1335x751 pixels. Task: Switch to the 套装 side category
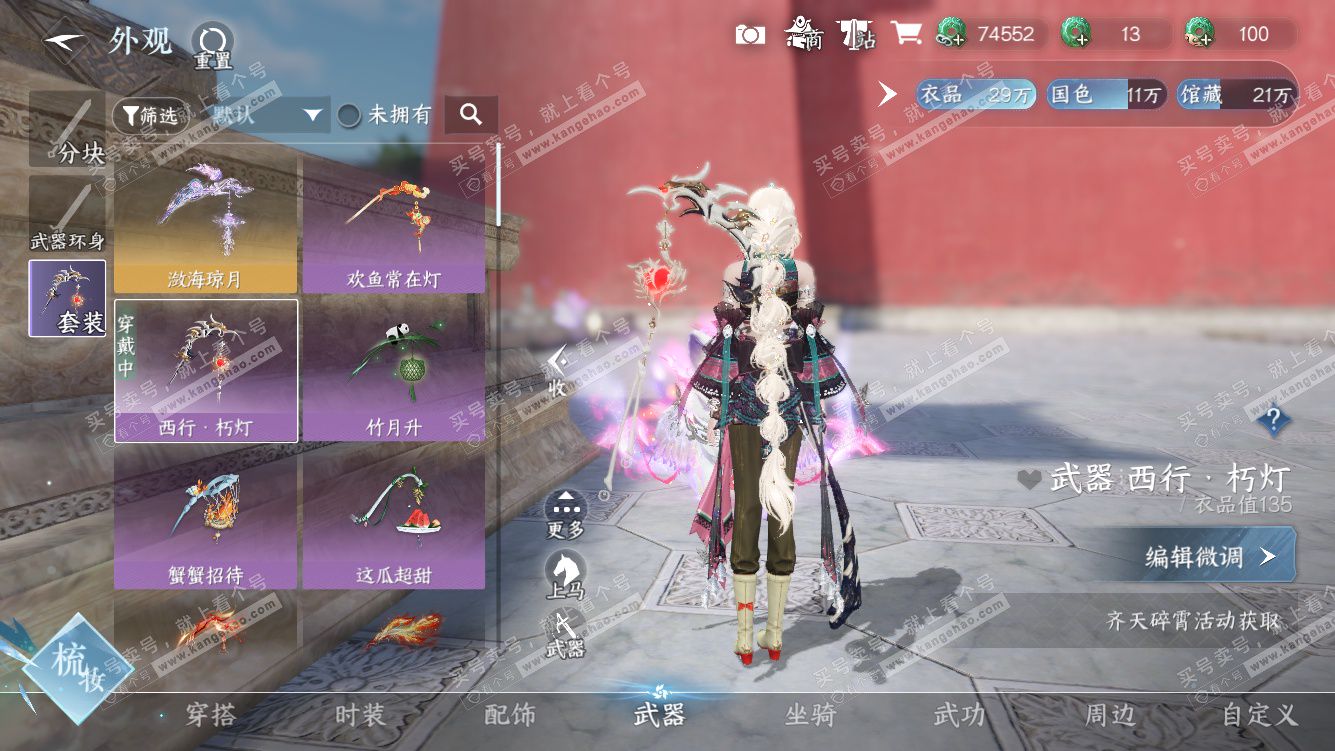[x=67, y=298]
